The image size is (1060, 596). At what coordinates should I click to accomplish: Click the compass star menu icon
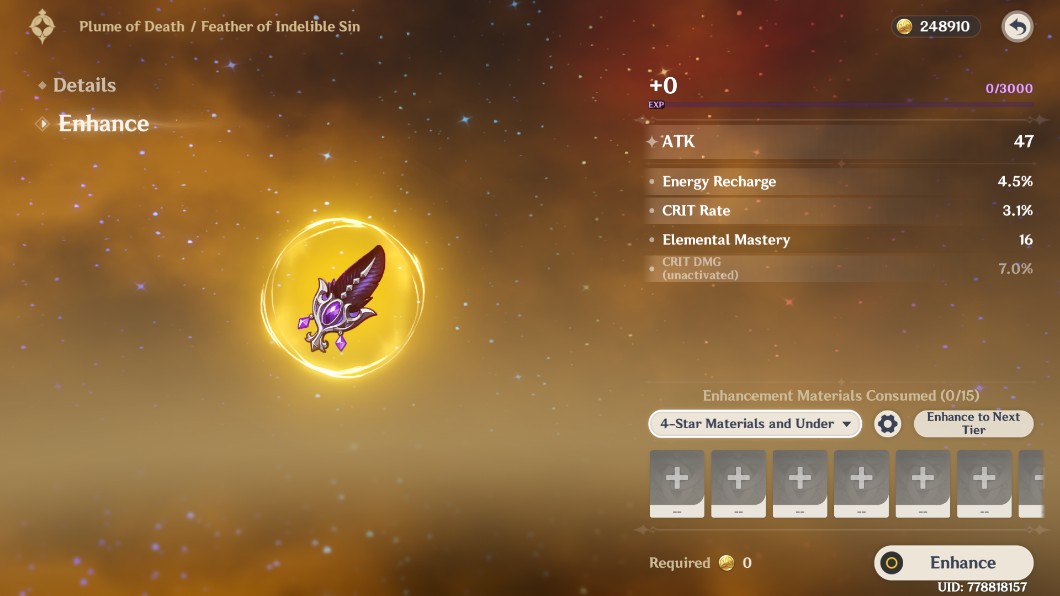pos(43,26)
